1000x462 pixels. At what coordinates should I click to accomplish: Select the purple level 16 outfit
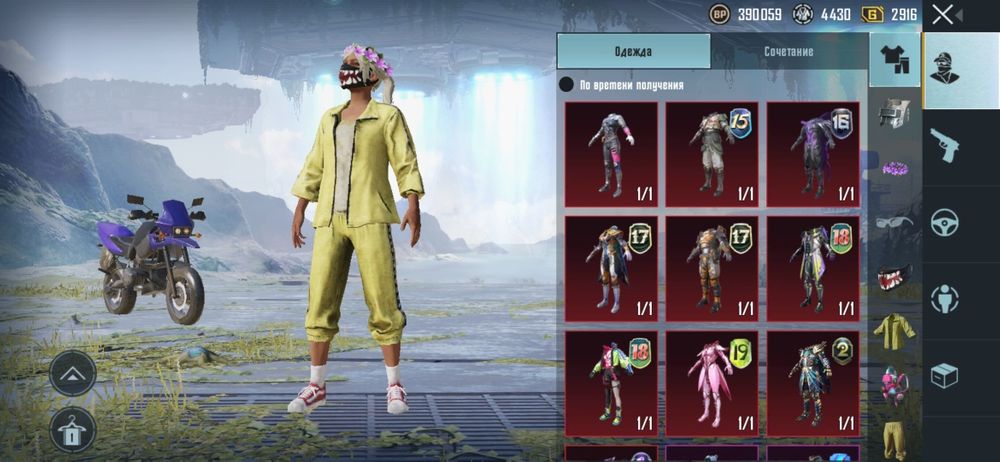(x=813, y=154)
